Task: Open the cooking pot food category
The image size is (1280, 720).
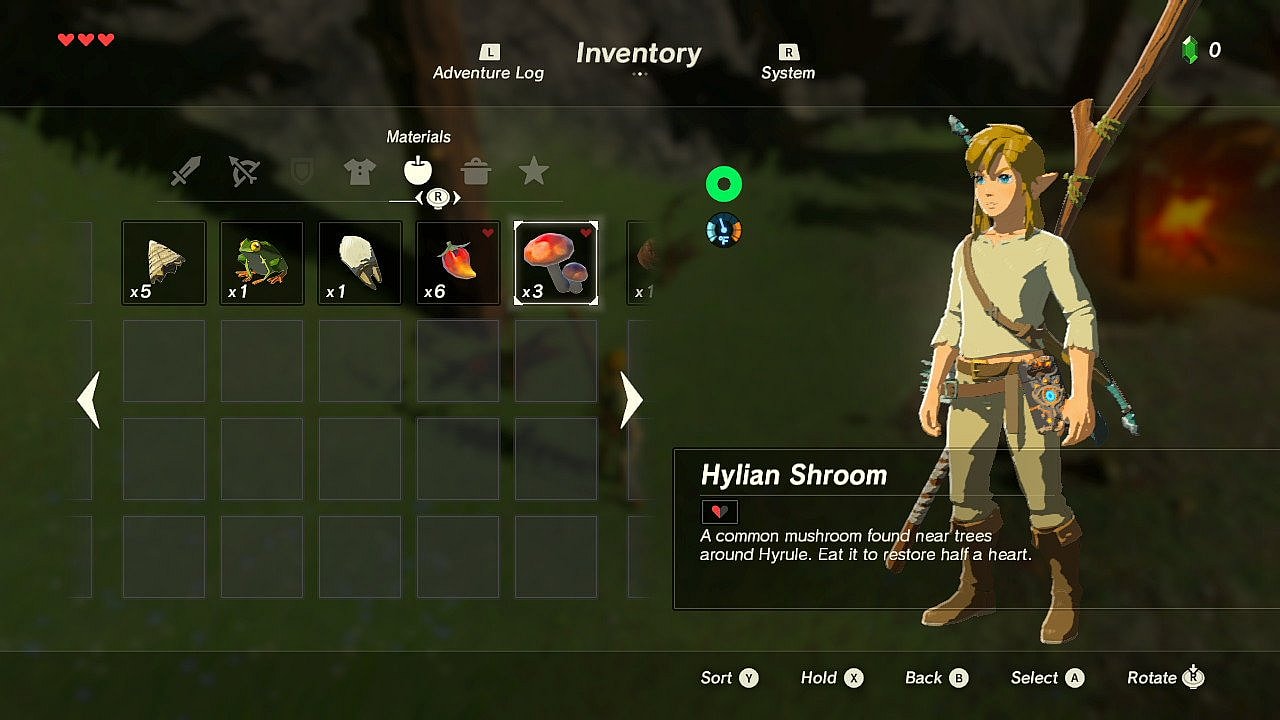Action: 476,172
